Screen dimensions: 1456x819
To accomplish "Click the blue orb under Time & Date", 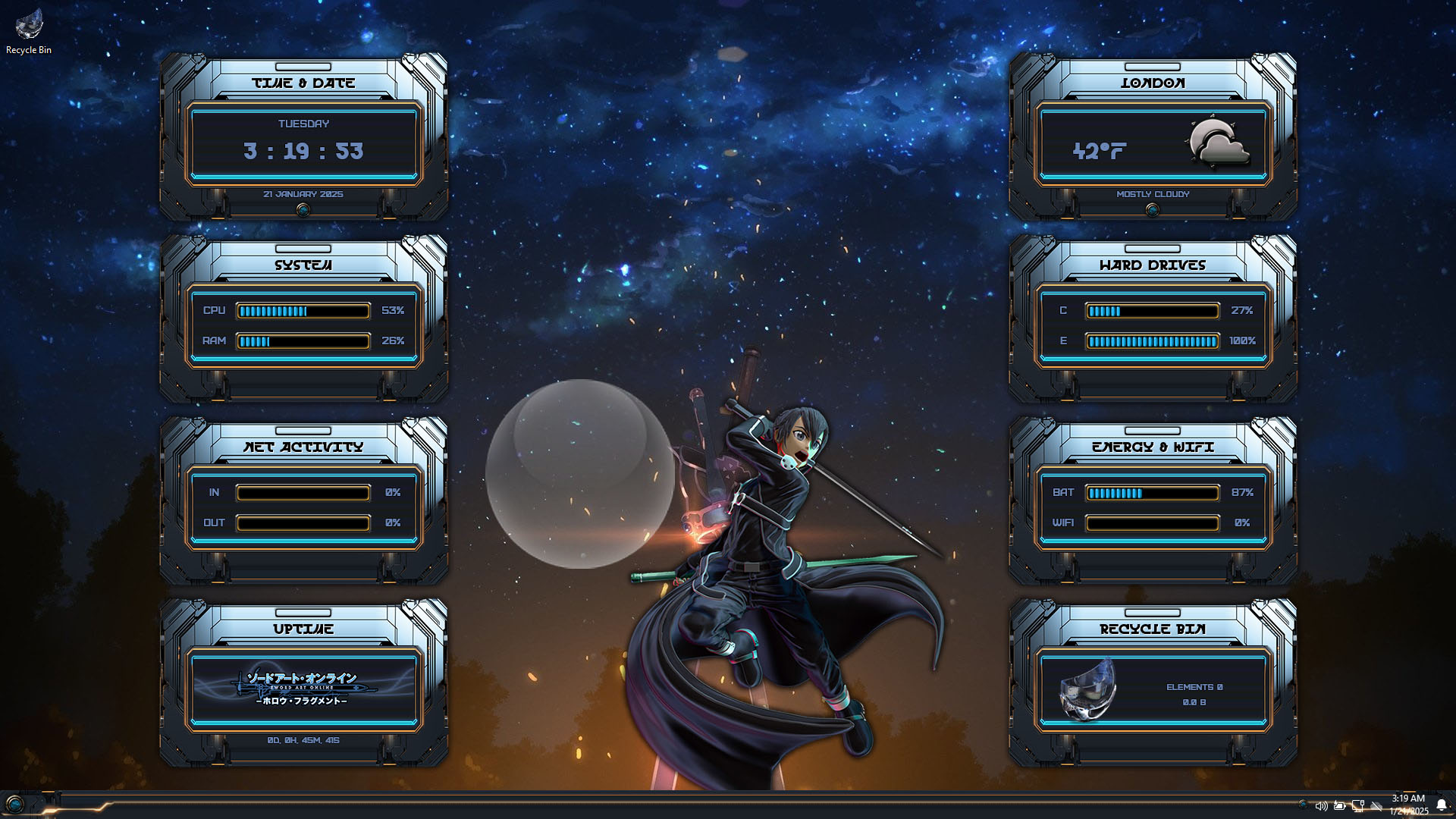I will 303,210.
